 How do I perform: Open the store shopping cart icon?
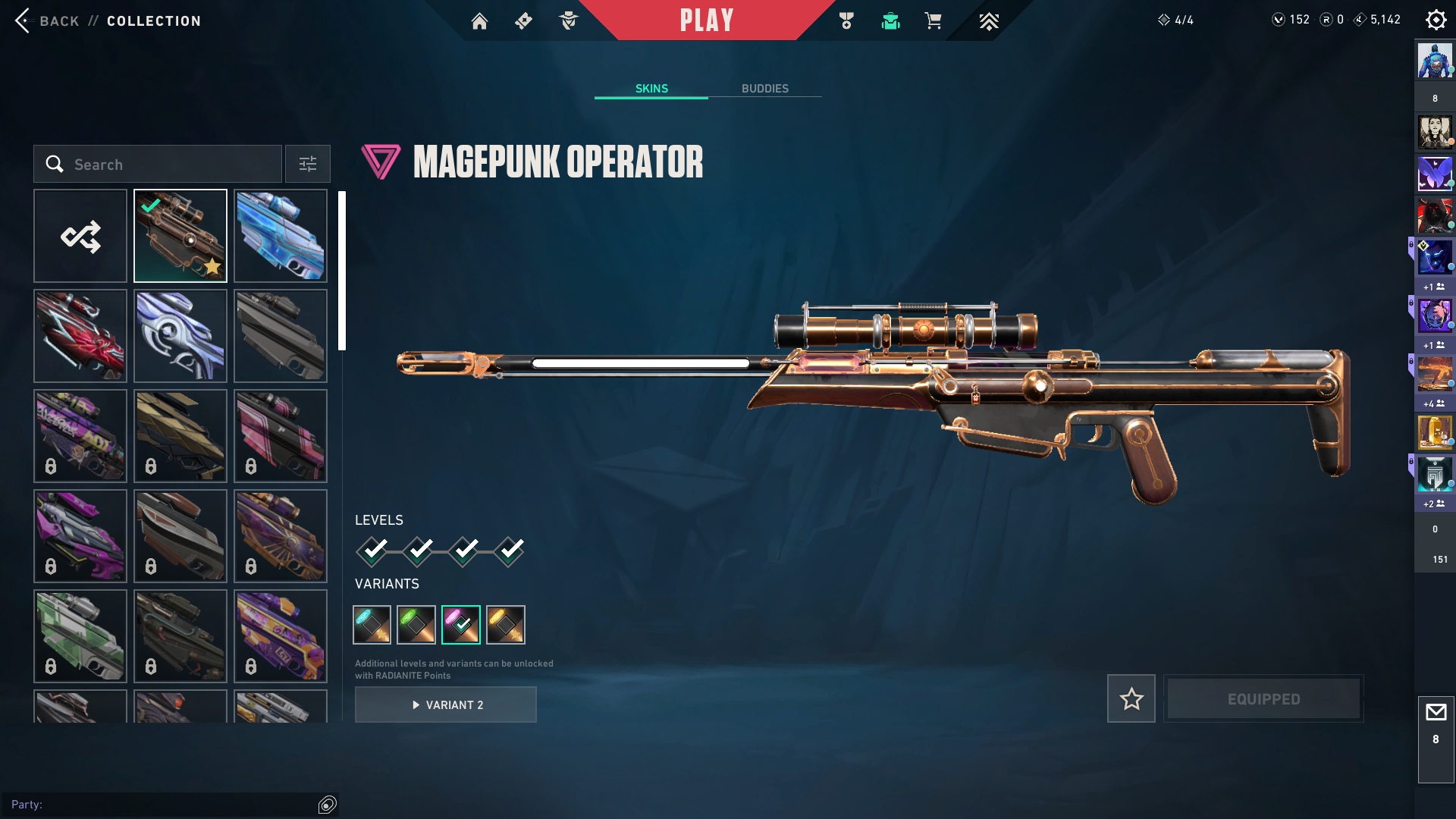tap(933, 21)
